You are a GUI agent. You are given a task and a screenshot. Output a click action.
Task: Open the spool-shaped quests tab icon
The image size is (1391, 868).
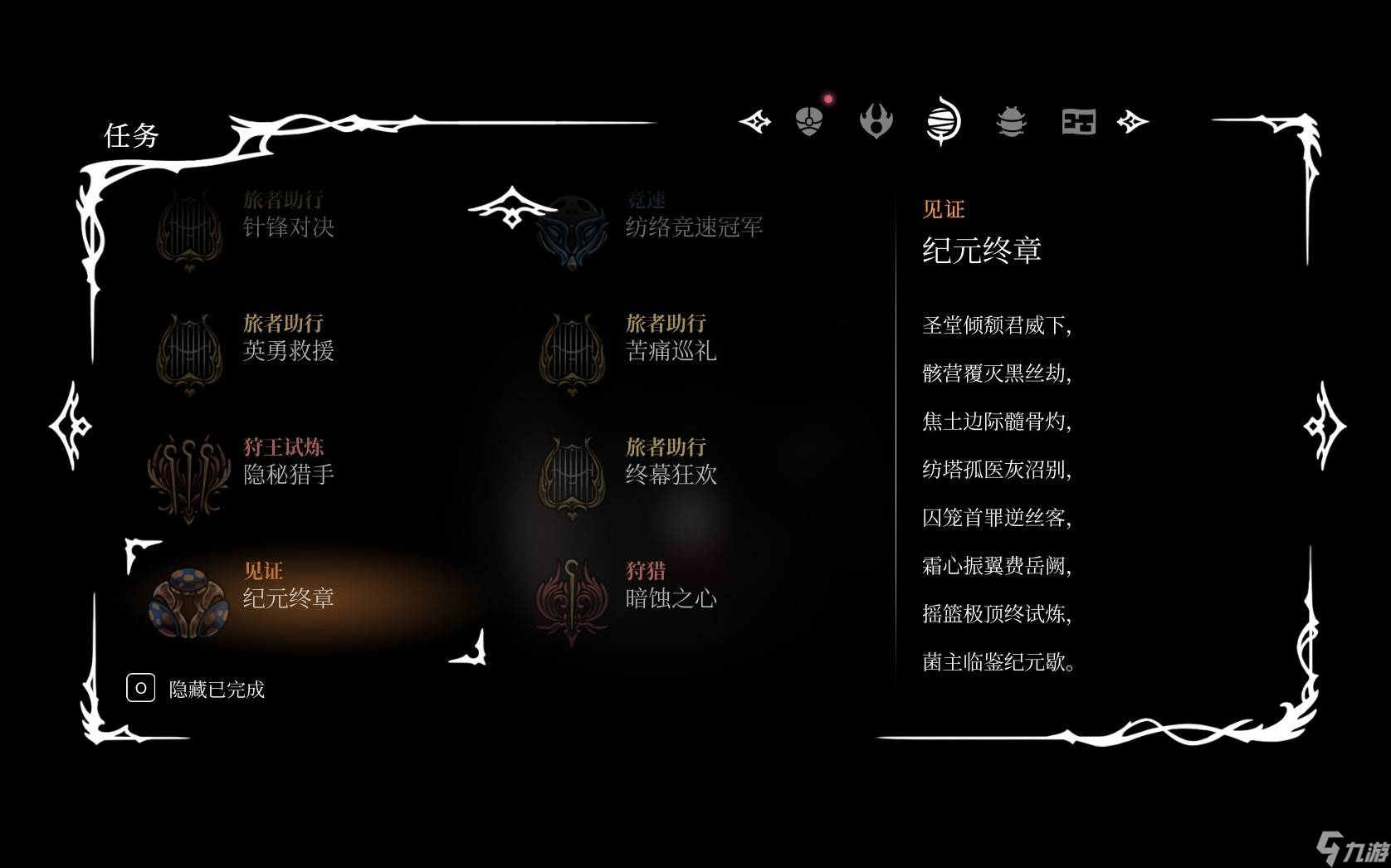945,121
